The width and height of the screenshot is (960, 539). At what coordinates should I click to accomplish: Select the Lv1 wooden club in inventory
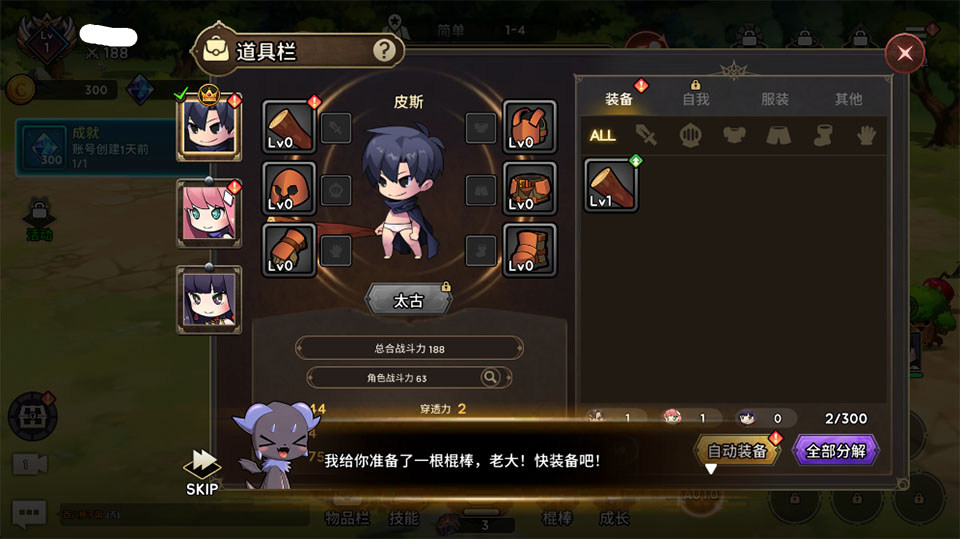(x=612, y=185)
